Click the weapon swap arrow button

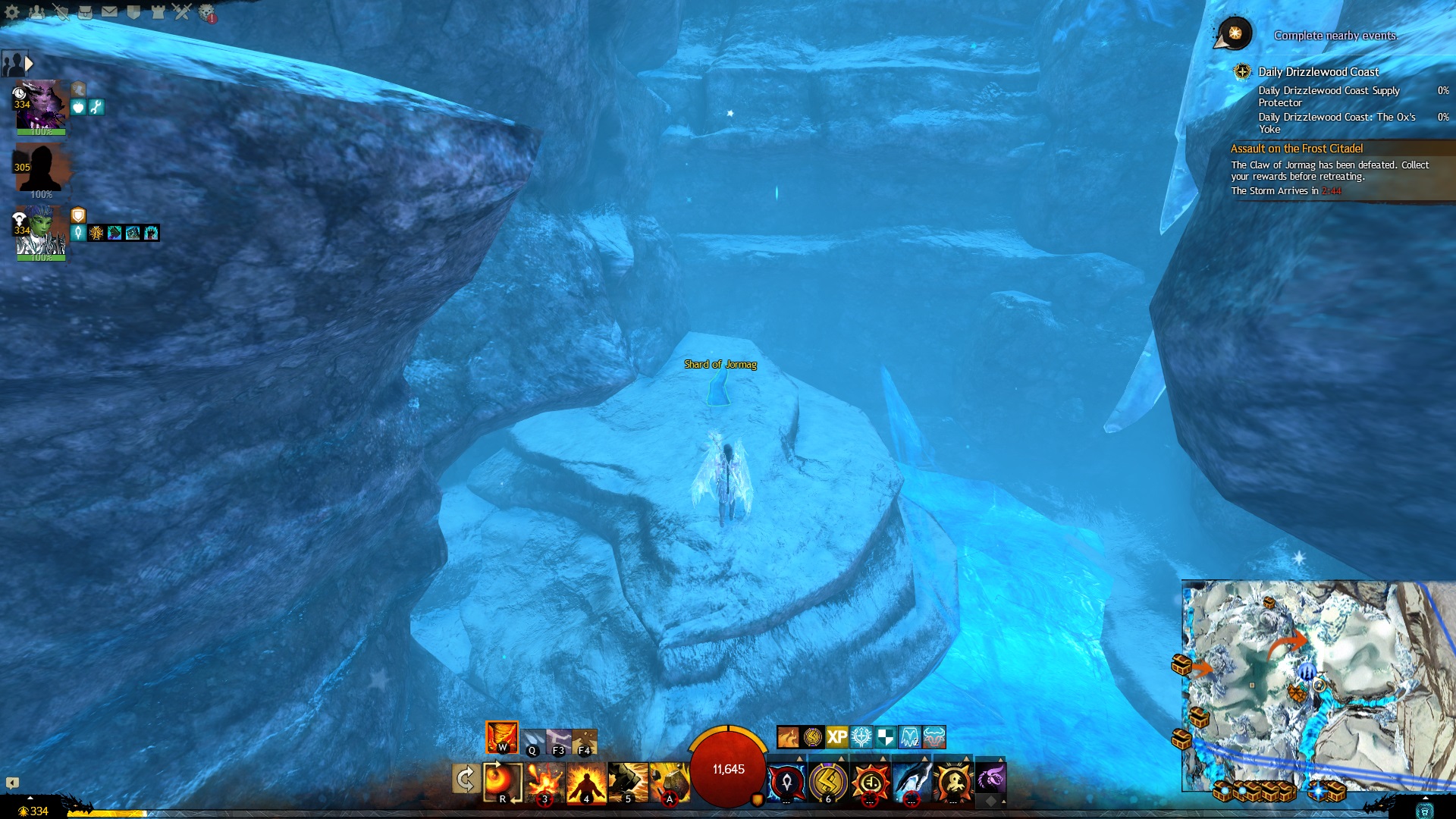pyautogui.click(x=465, y=780)
